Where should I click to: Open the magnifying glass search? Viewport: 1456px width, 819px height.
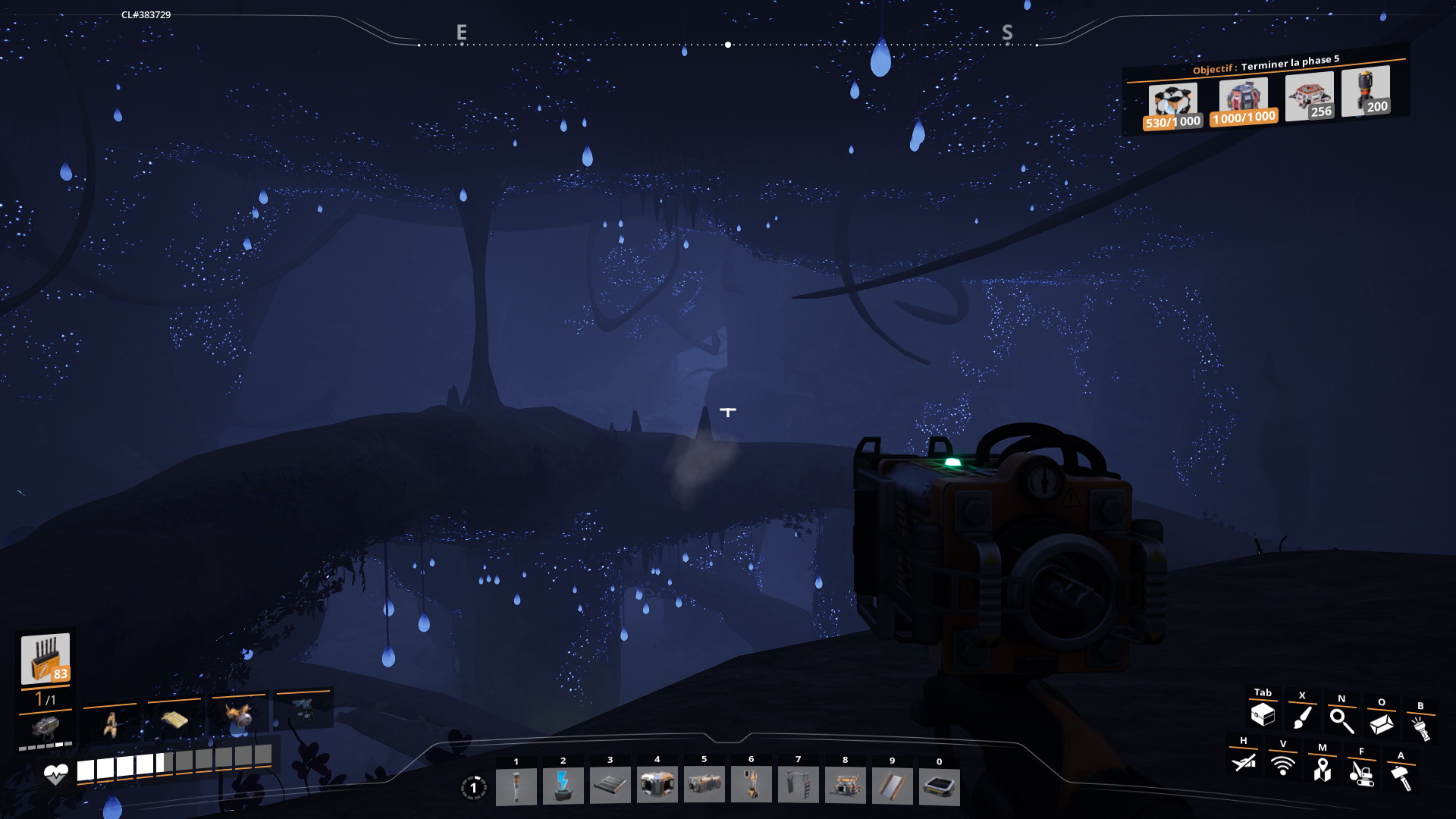(1341, 720)
